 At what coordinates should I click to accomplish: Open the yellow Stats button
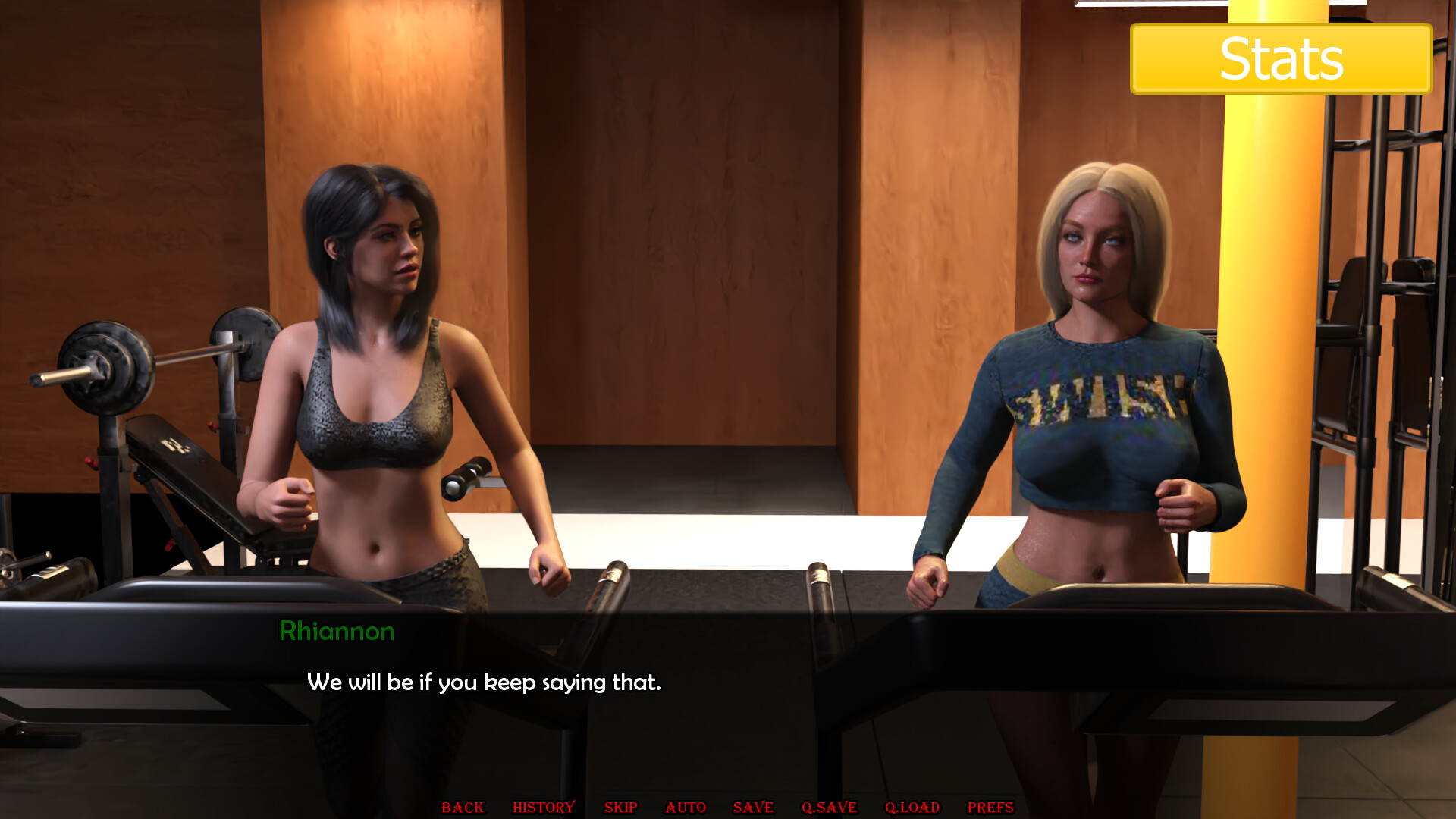[x=1281, y=59]
